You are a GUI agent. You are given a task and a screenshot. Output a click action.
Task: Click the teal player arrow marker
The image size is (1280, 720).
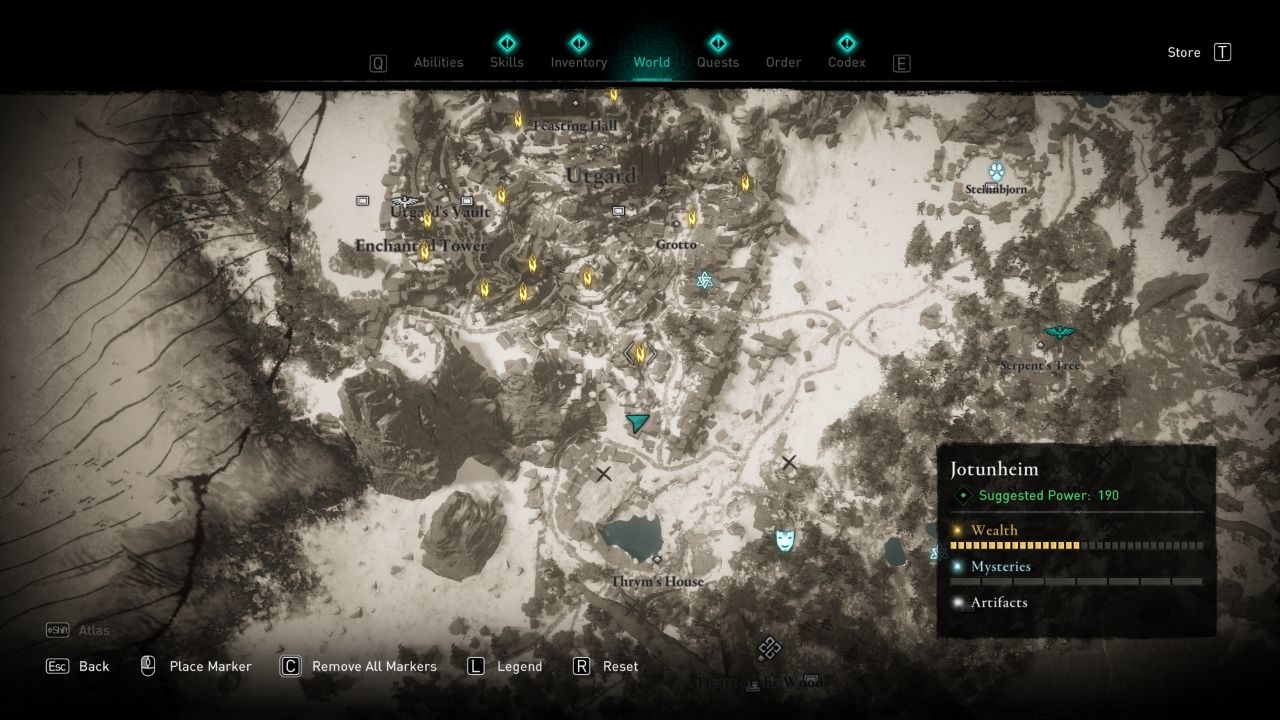click(x=637, y=422)
